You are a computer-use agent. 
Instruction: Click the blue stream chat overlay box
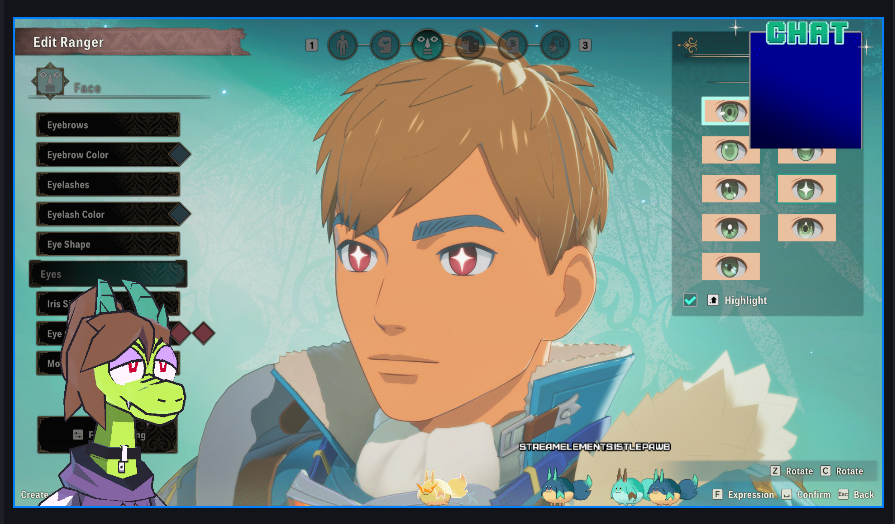[x=805, y=90]
